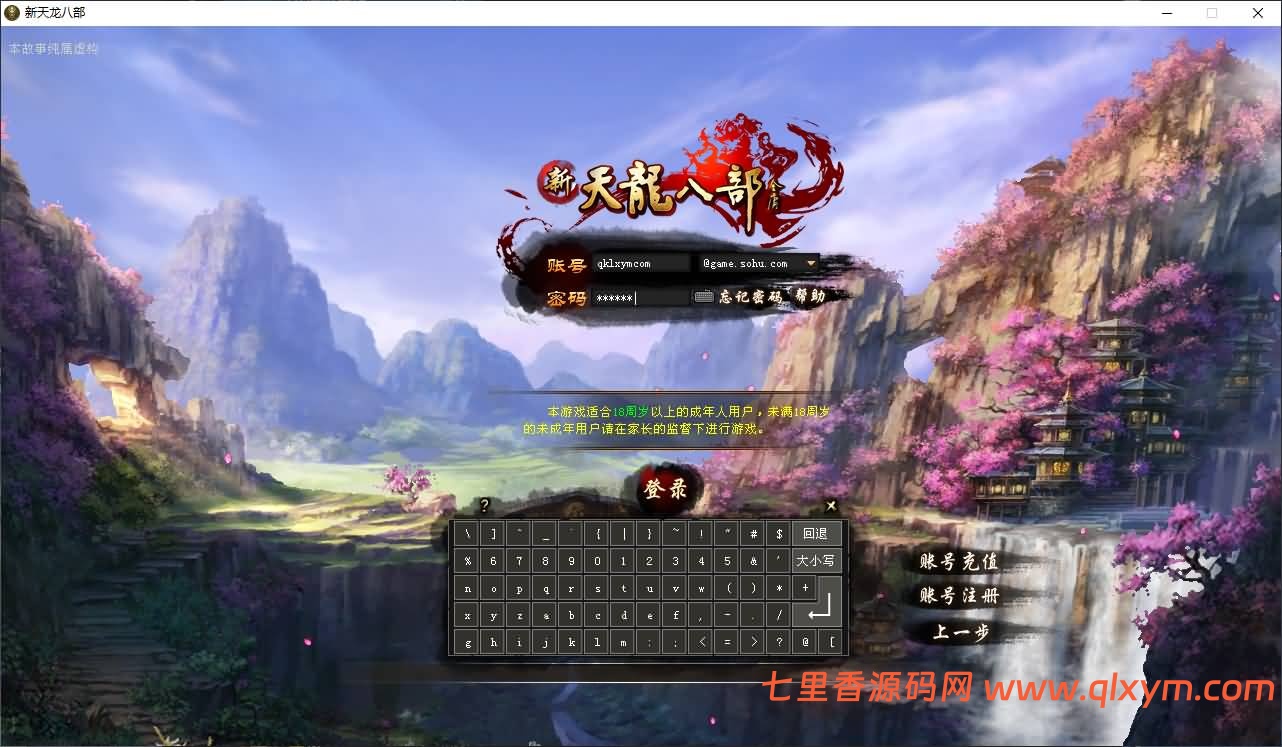This screenshot has width=1282, height=747.
Task: Click the @ key on the virtual keyboard
Action: click(x=803, y=641)
